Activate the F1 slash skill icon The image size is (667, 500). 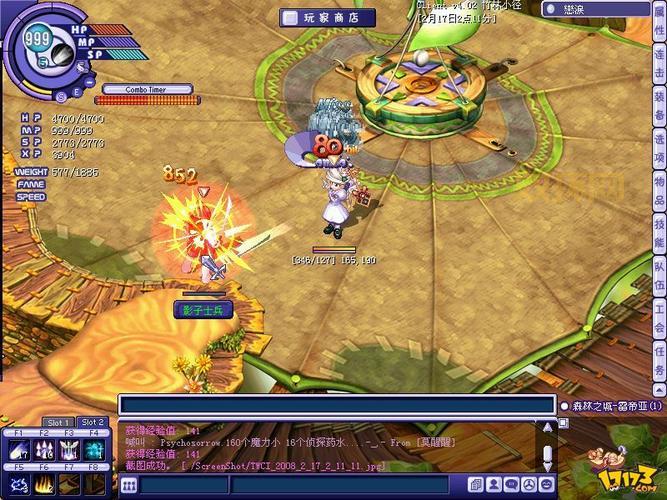coord(19,451)
